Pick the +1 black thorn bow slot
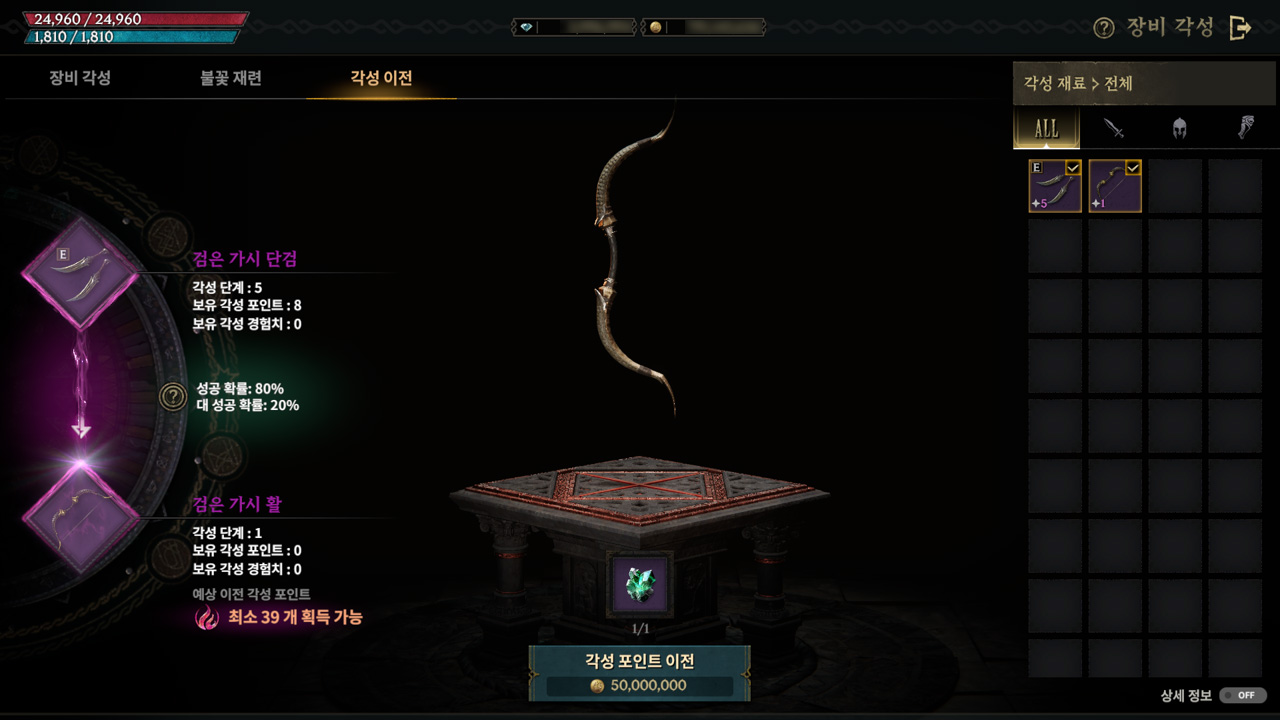Screen dimensions: 1280x720 1115,186
